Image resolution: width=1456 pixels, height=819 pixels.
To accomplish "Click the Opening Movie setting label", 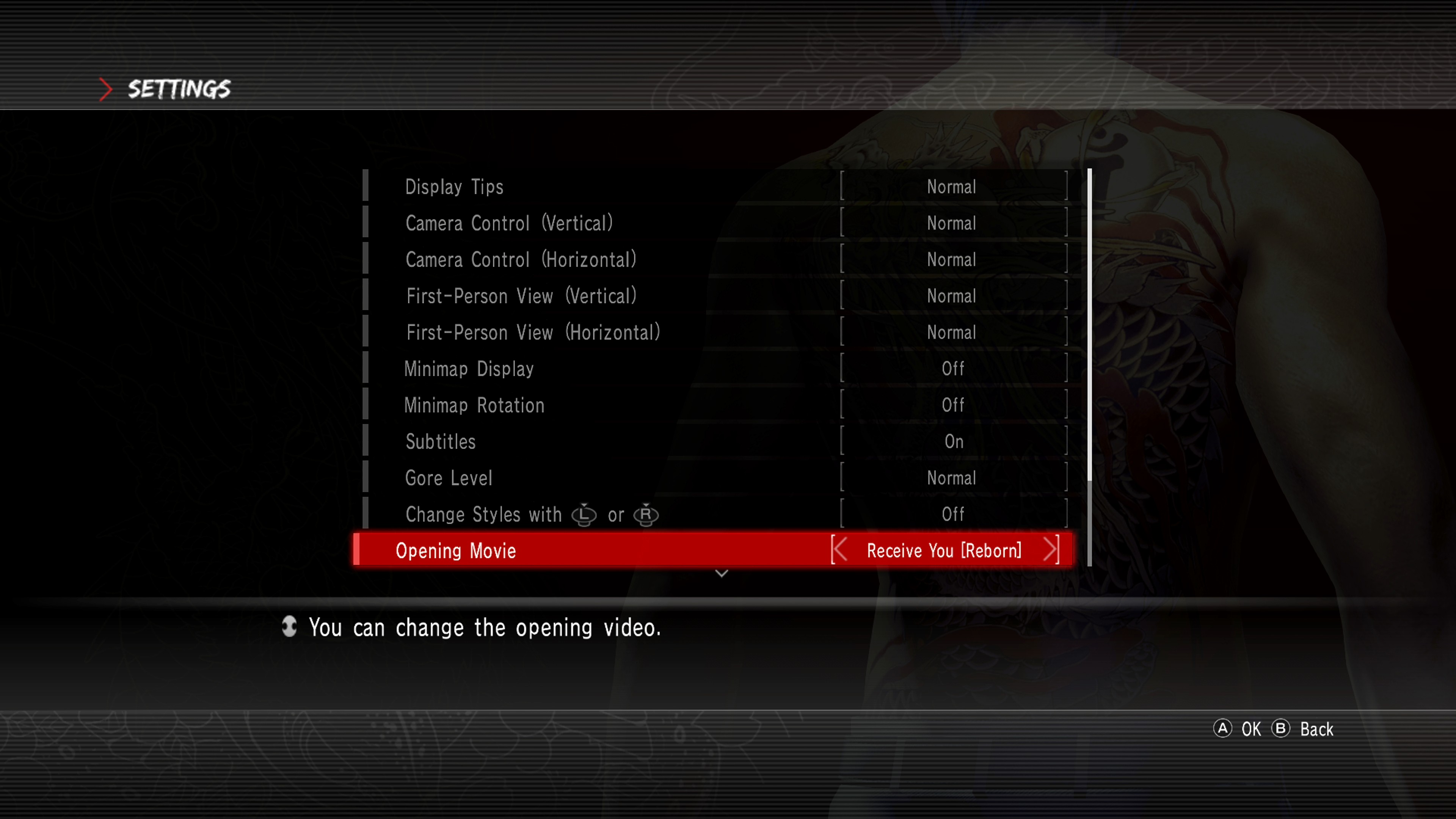I will point(455,551).
